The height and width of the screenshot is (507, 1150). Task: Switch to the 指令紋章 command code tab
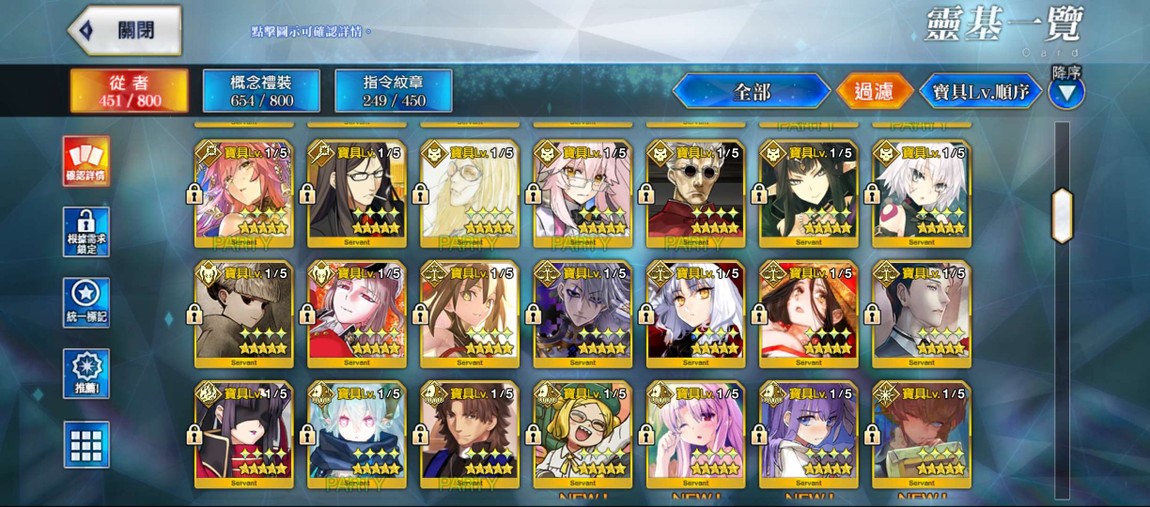click(393, 90)
